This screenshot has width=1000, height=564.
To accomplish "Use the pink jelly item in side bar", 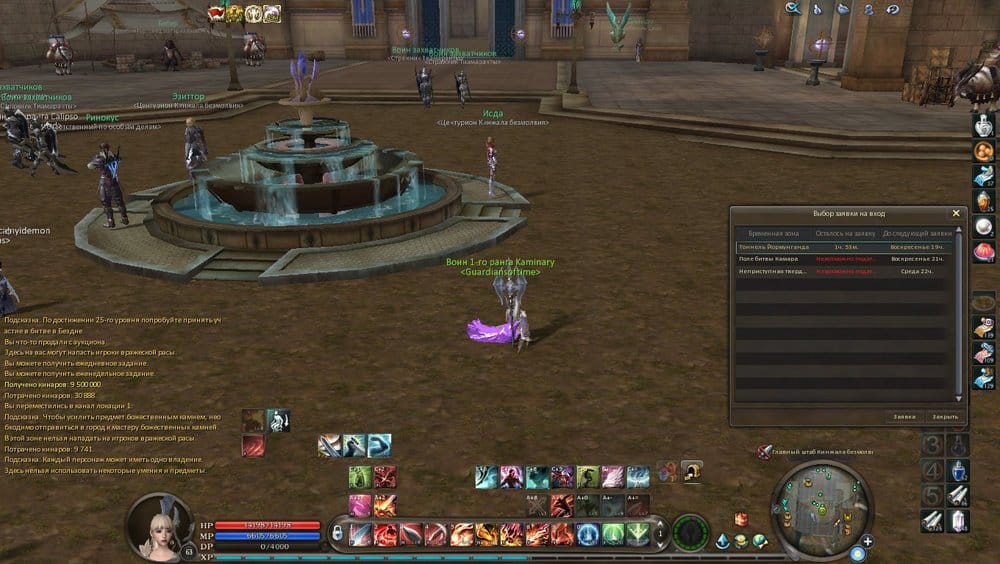I will coord(983,252).
